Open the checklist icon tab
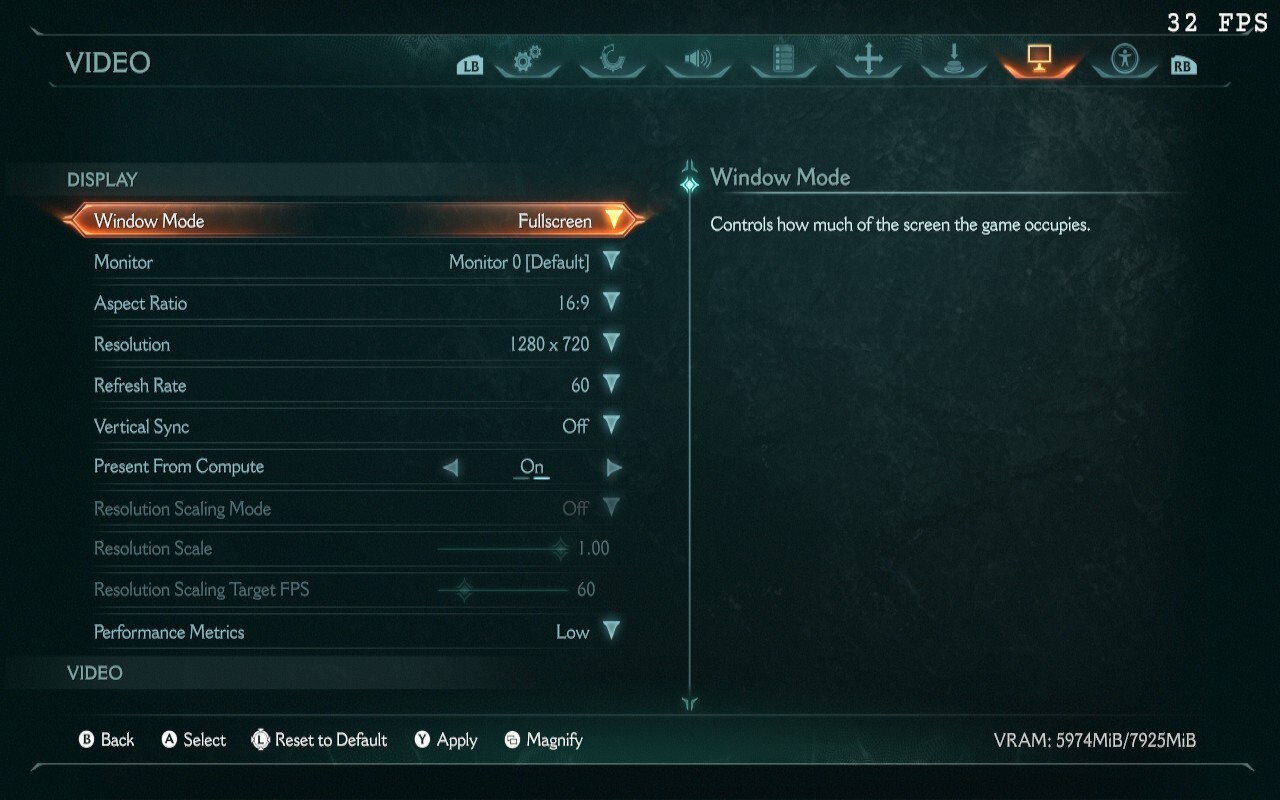Screen dimensions: 1280x800 click(783, 60)
